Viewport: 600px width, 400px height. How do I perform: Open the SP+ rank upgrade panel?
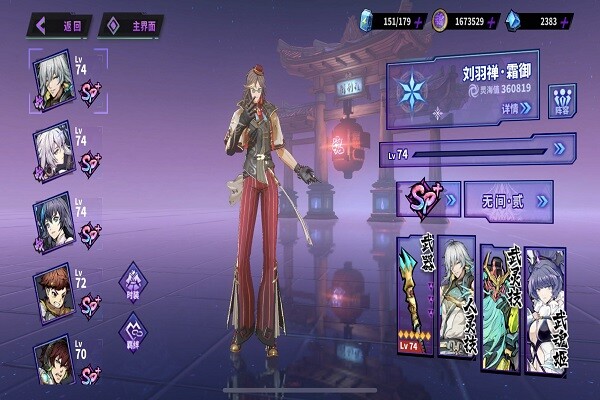pos(429,200)
